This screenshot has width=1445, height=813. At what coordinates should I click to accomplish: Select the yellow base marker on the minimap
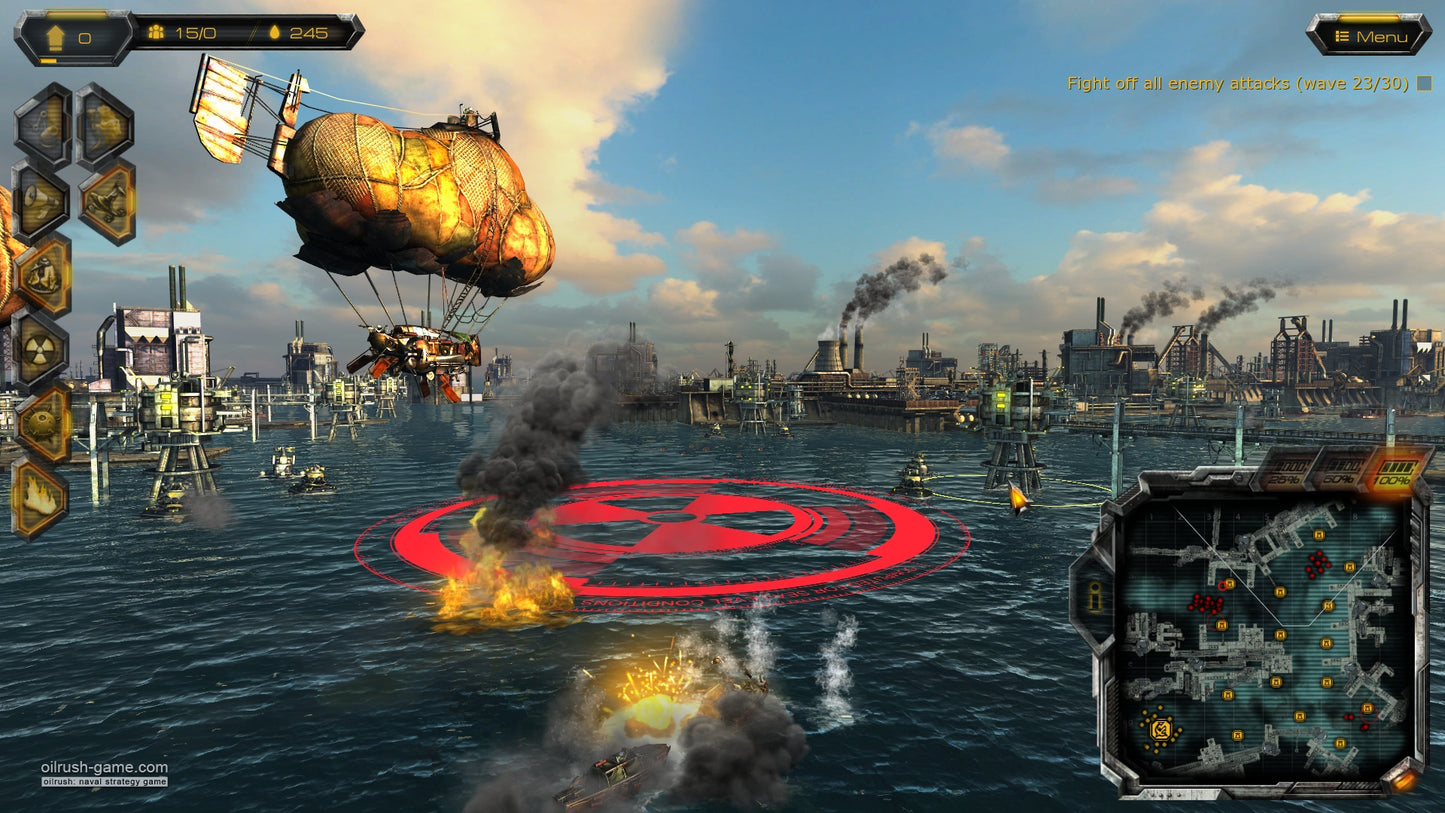click(1161, 731)
